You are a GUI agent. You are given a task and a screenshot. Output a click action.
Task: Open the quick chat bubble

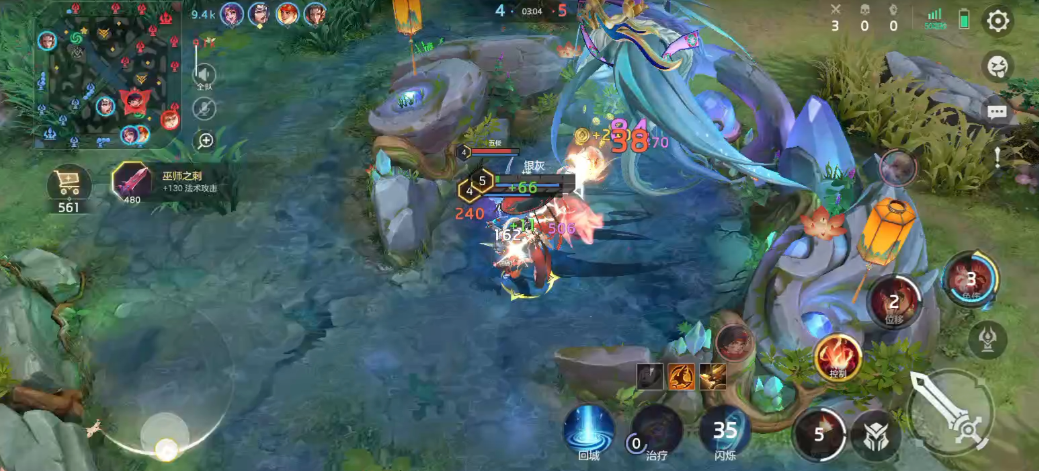pyautogui.click(x=997, y=112)
